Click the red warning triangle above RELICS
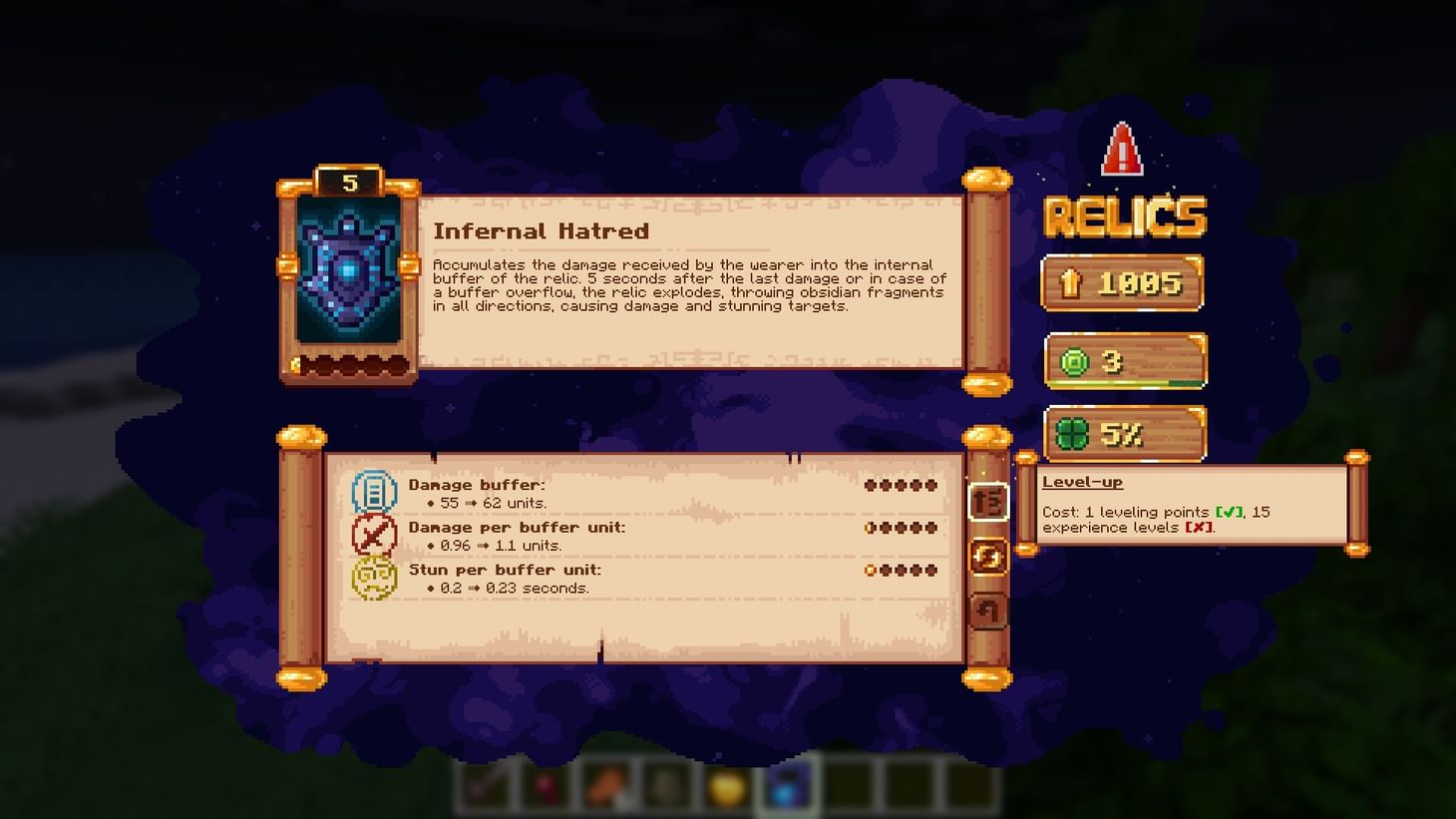1456x819 pixels. pyautogui.click(x=1123, y=150)
